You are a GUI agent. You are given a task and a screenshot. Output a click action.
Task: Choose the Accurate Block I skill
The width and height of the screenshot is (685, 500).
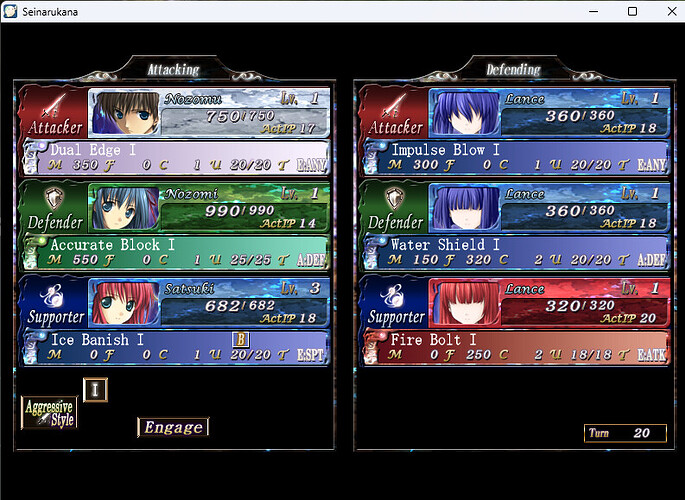[175, 252]
